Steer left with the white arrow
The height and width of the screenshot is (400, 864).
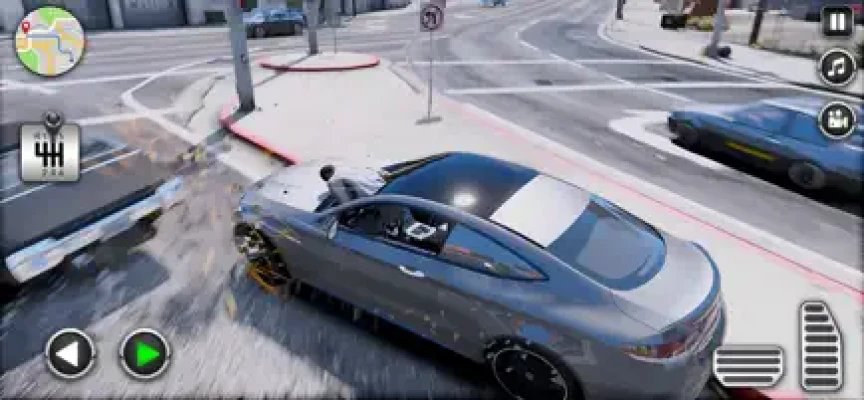tap(70, 353)
